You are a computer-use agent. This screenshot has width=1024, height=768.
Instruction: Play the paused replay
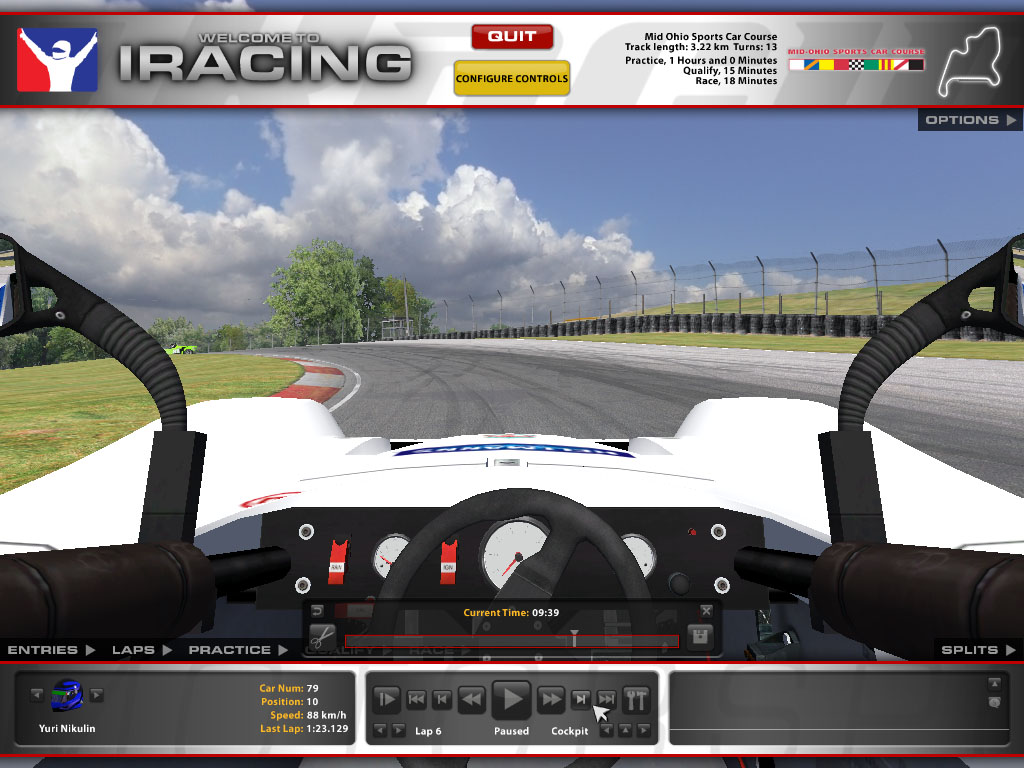pos(512,698)
